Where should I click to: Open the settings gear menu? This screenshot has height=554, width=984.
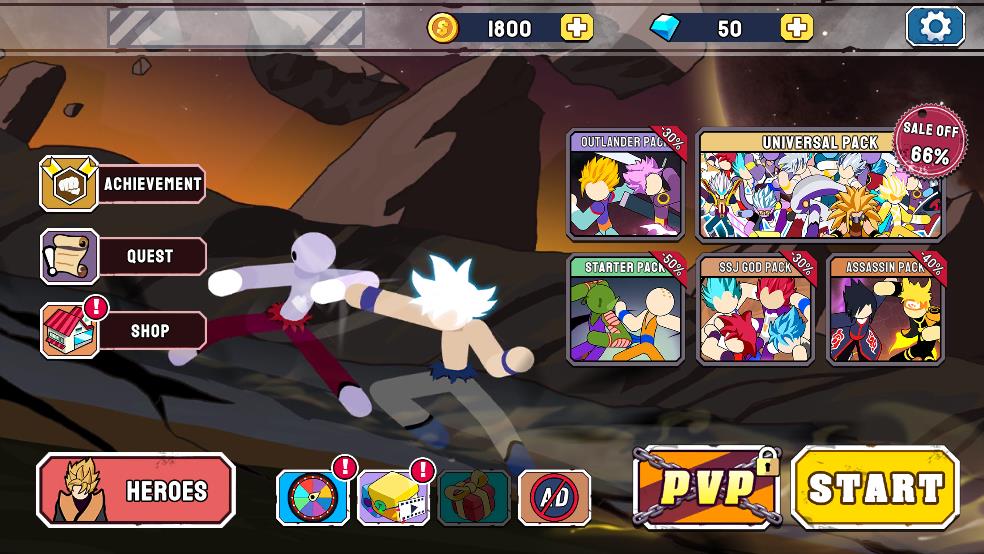pos(935,27)
